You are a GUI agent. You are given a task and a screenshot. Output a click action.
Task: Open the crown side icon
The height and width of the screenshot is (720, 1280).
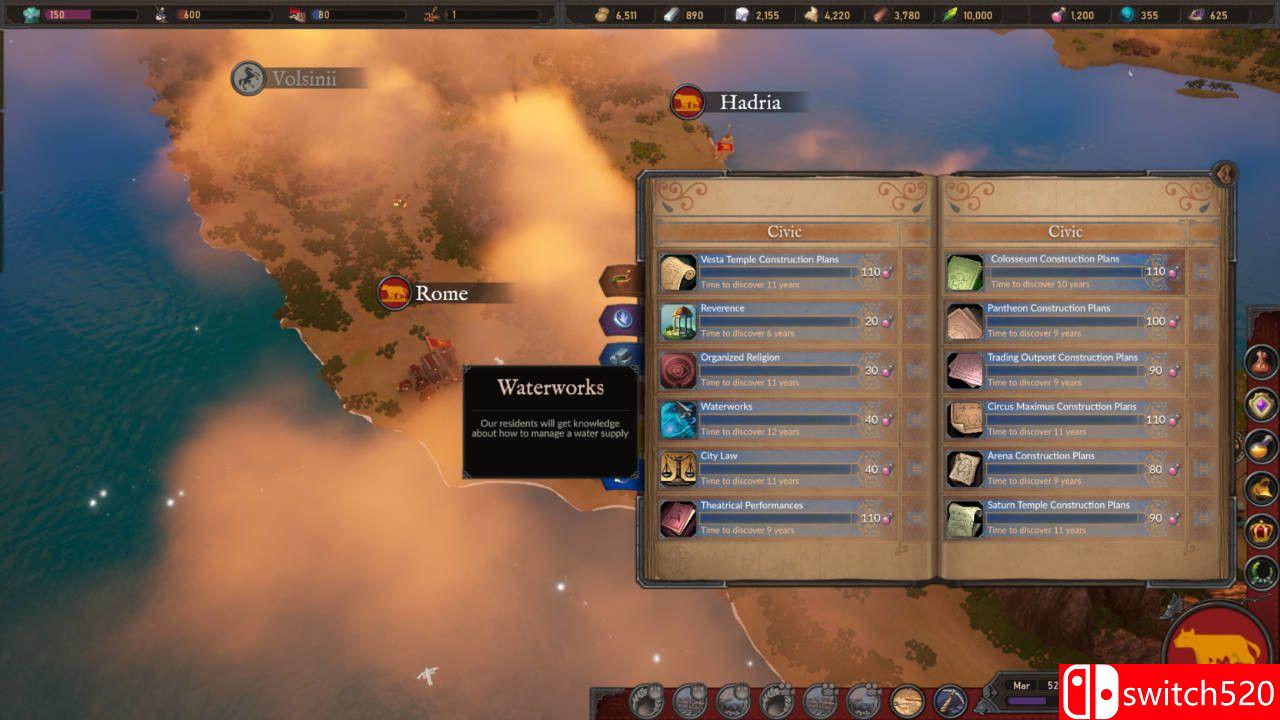pyautogui.click(x=1261, y=530)
